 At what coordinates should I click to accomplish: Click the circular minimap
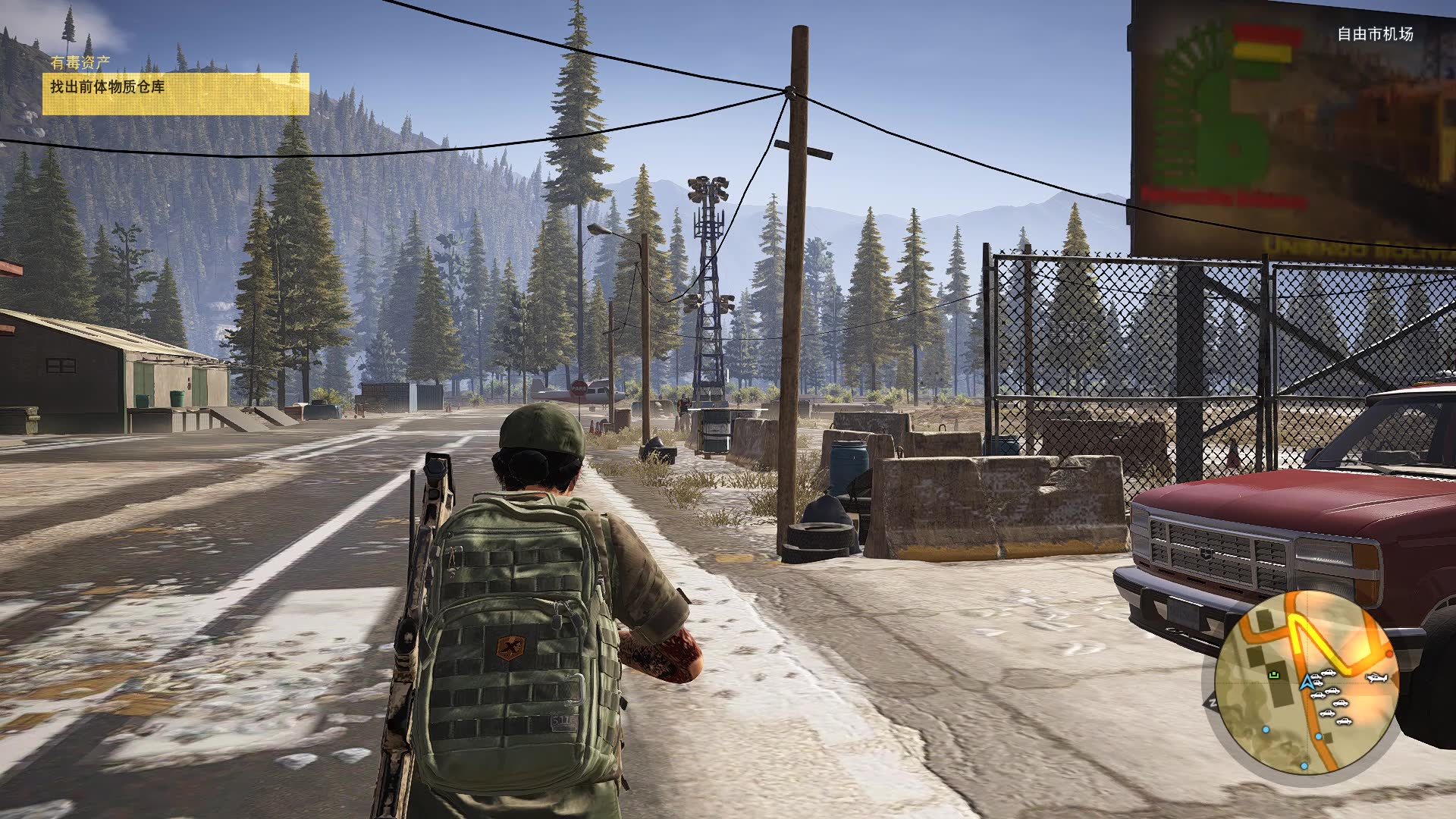point(1306,682)
